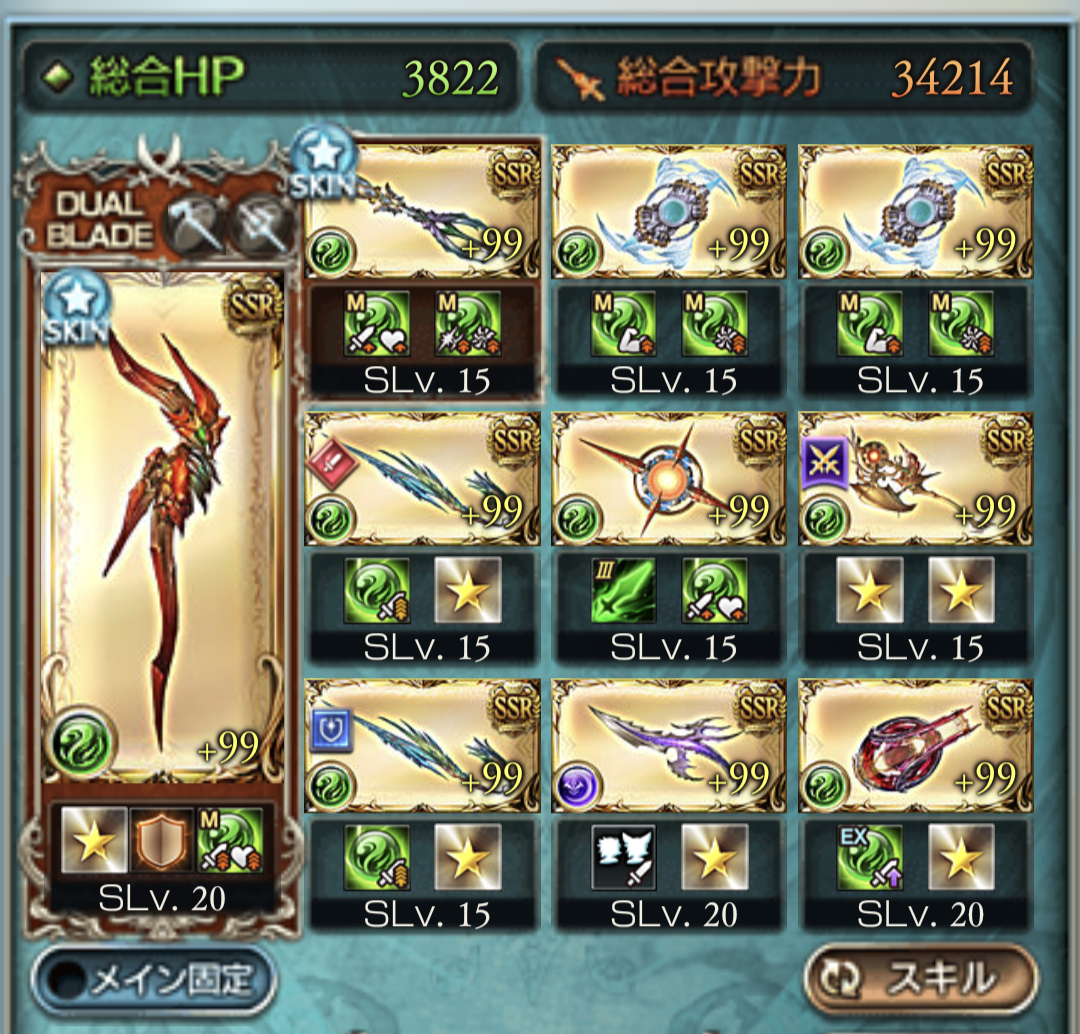Select the feathered blade with red sword badge
Screen dimensions: 1080x1034
[x=422, y=476]
